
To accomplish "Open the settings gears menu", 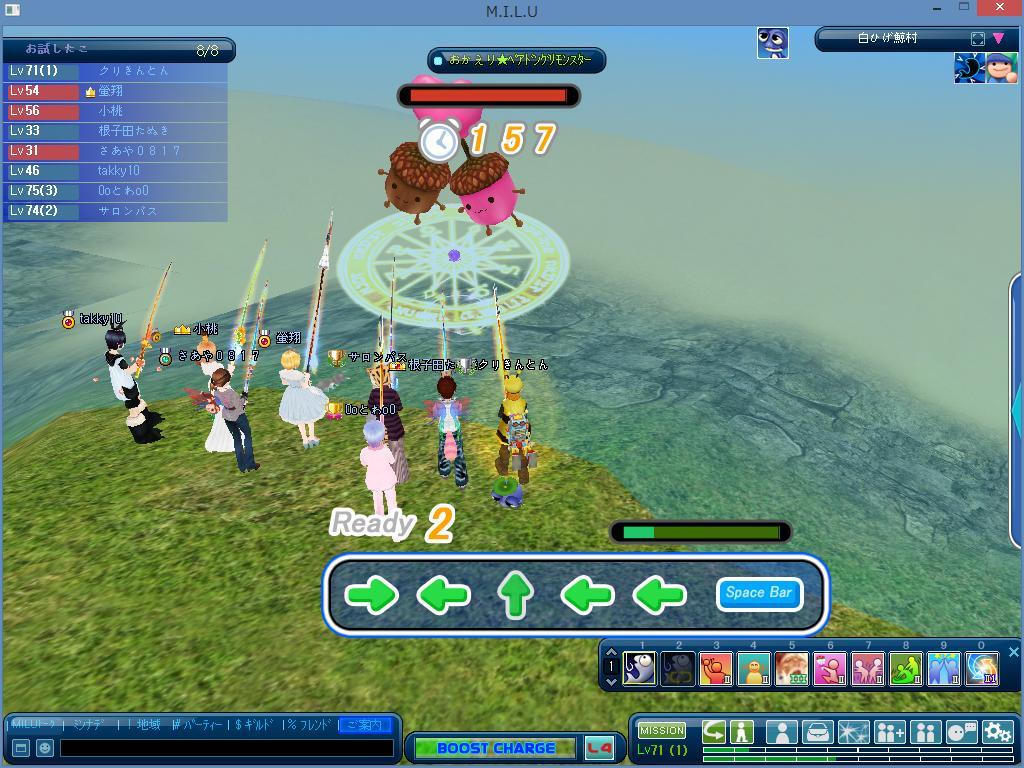I will click(996, 732).
